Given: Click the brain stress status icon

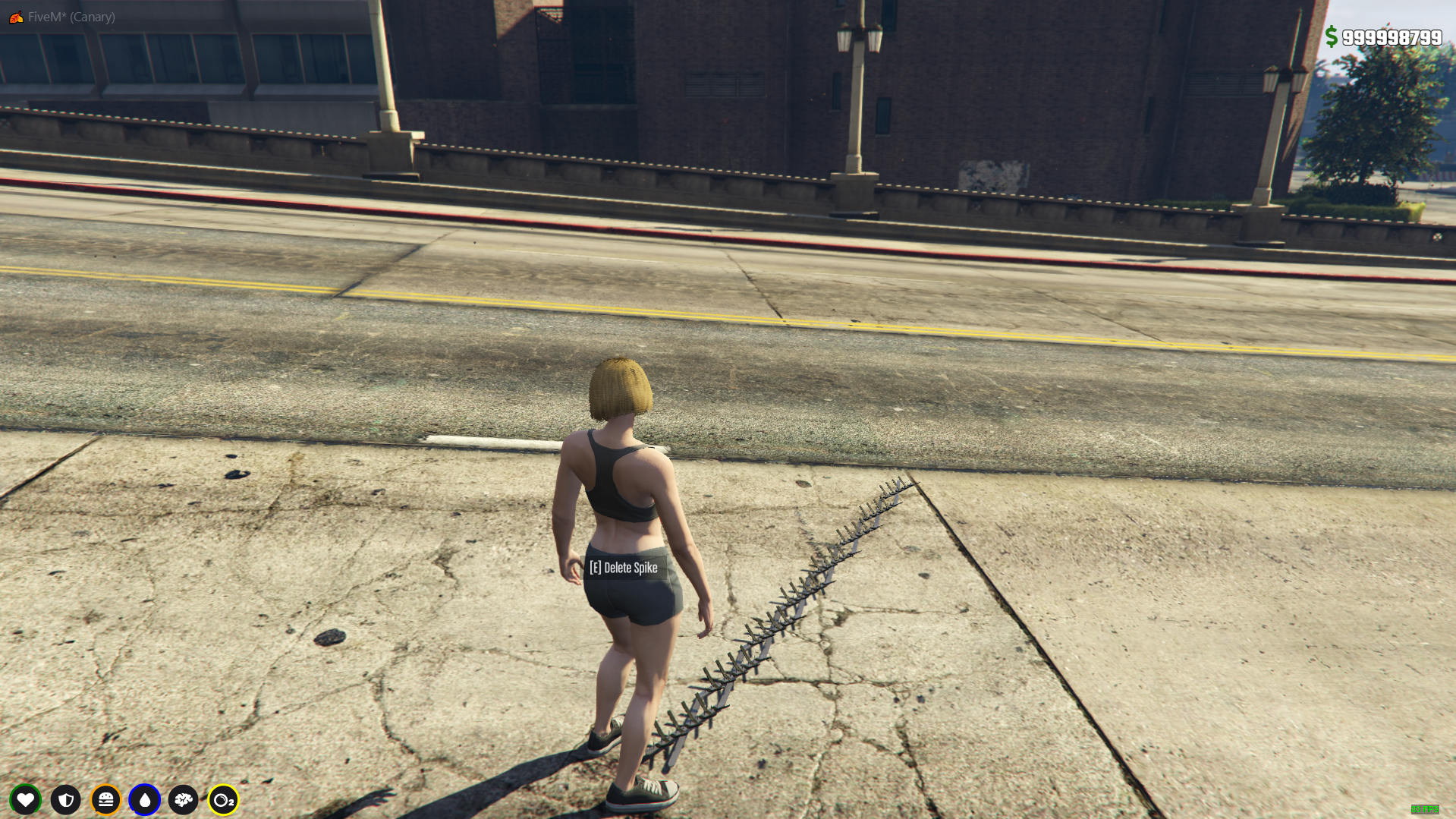Looking at the screenshot, I should point(184,799).
